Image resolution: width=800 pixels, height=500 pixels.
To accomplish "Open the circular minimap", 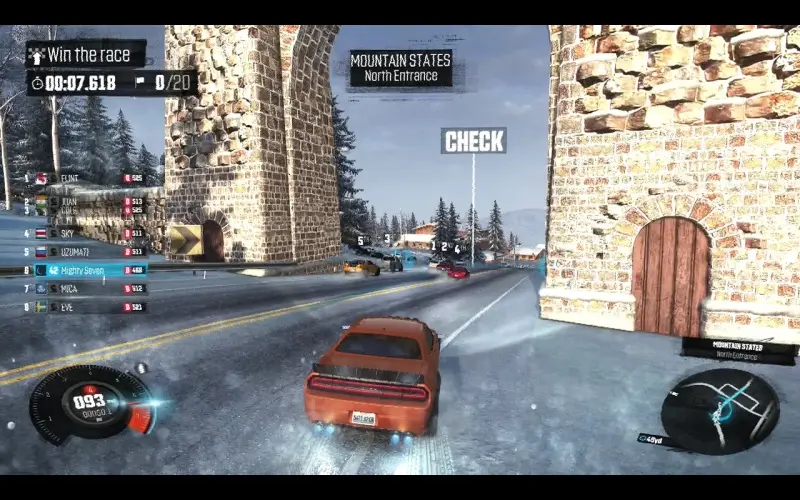I will click(x=720, y=411).
